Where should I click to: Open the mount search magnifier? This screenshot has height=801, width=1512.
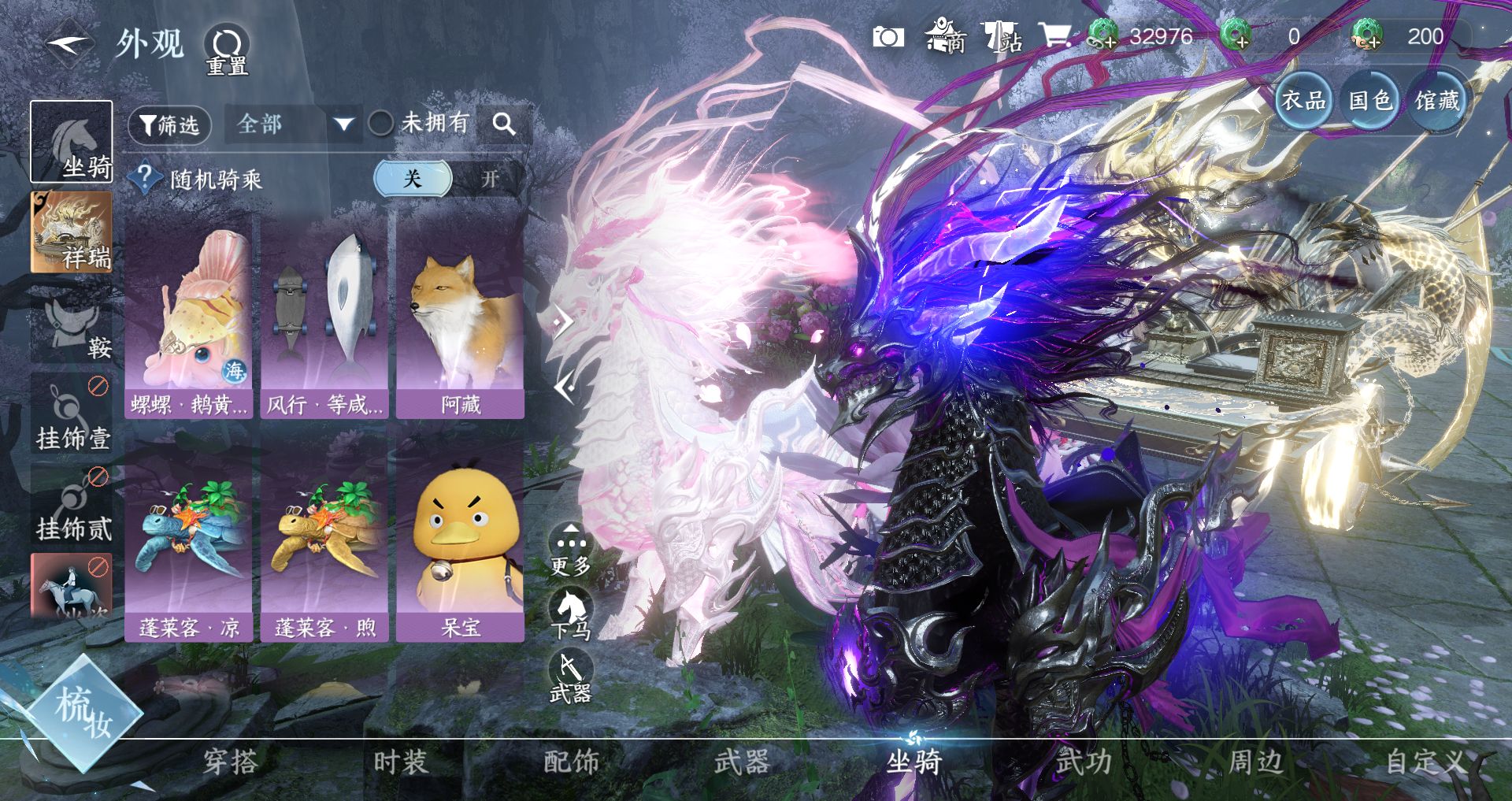(503, 124)
